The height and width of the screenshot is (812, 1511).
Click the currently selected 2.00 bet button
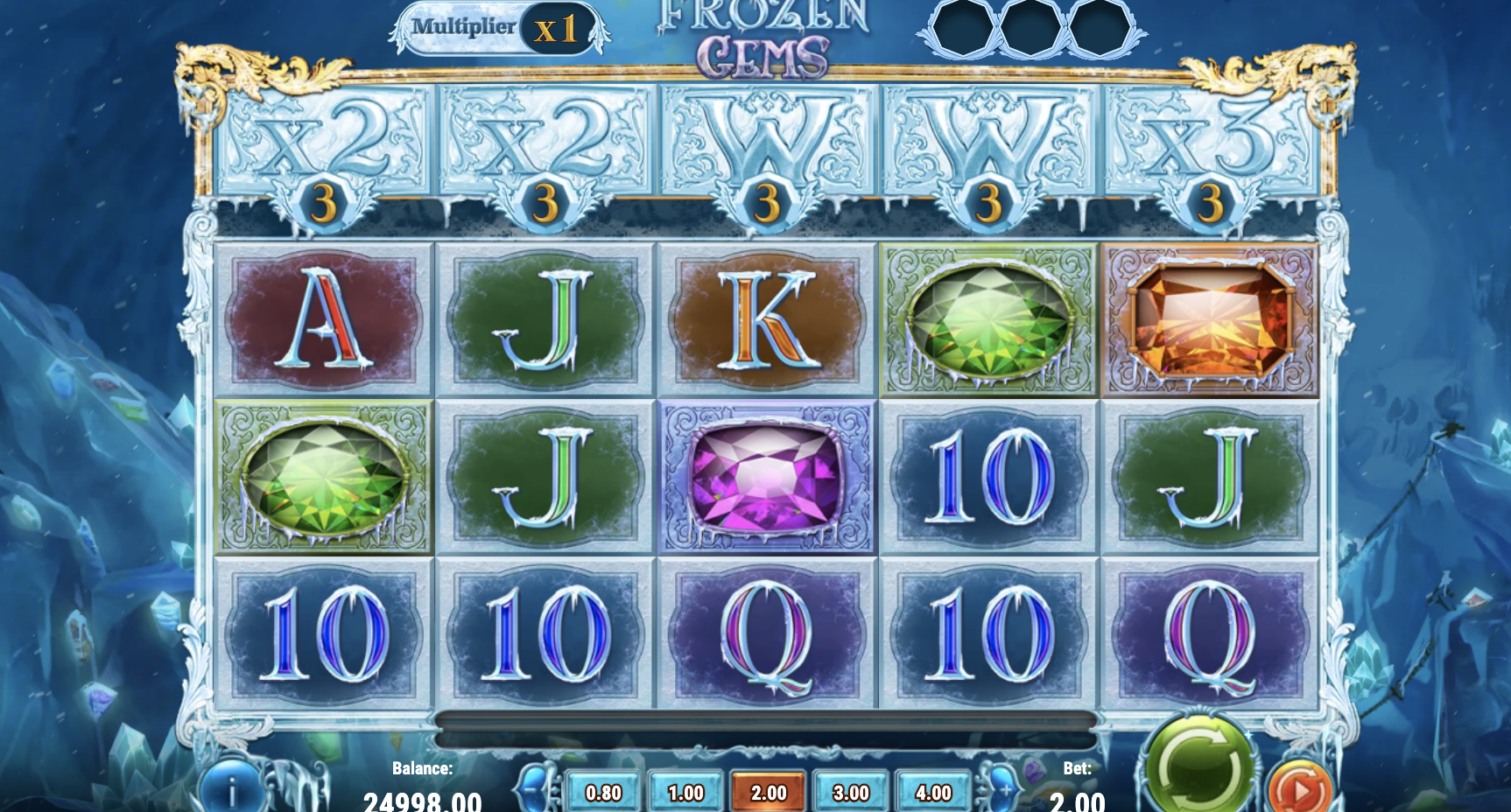coord(769,791)
